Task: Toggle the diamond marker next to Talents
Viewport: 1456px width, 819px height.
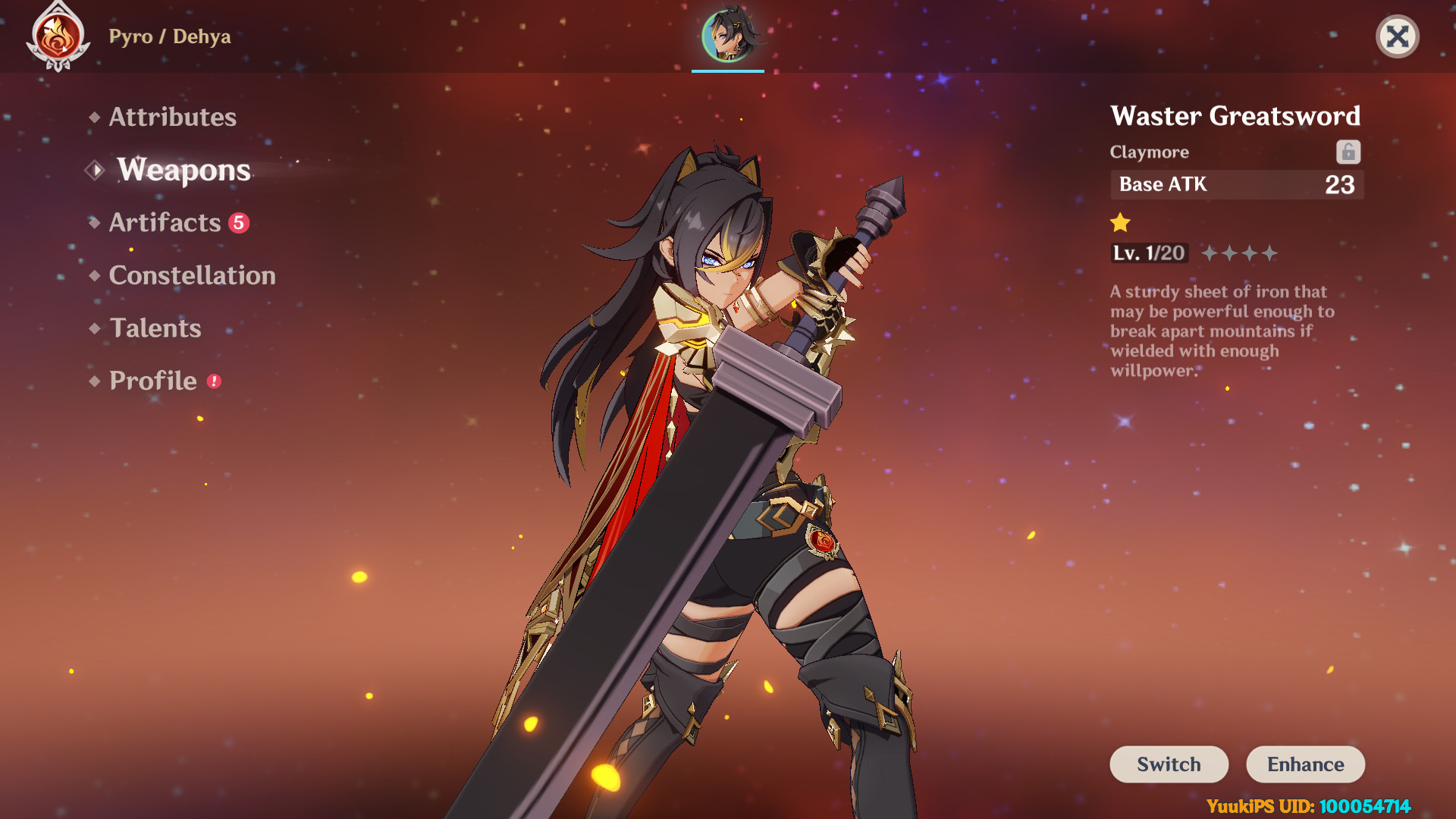Action: pyautogui.click(x=94, y=328)
